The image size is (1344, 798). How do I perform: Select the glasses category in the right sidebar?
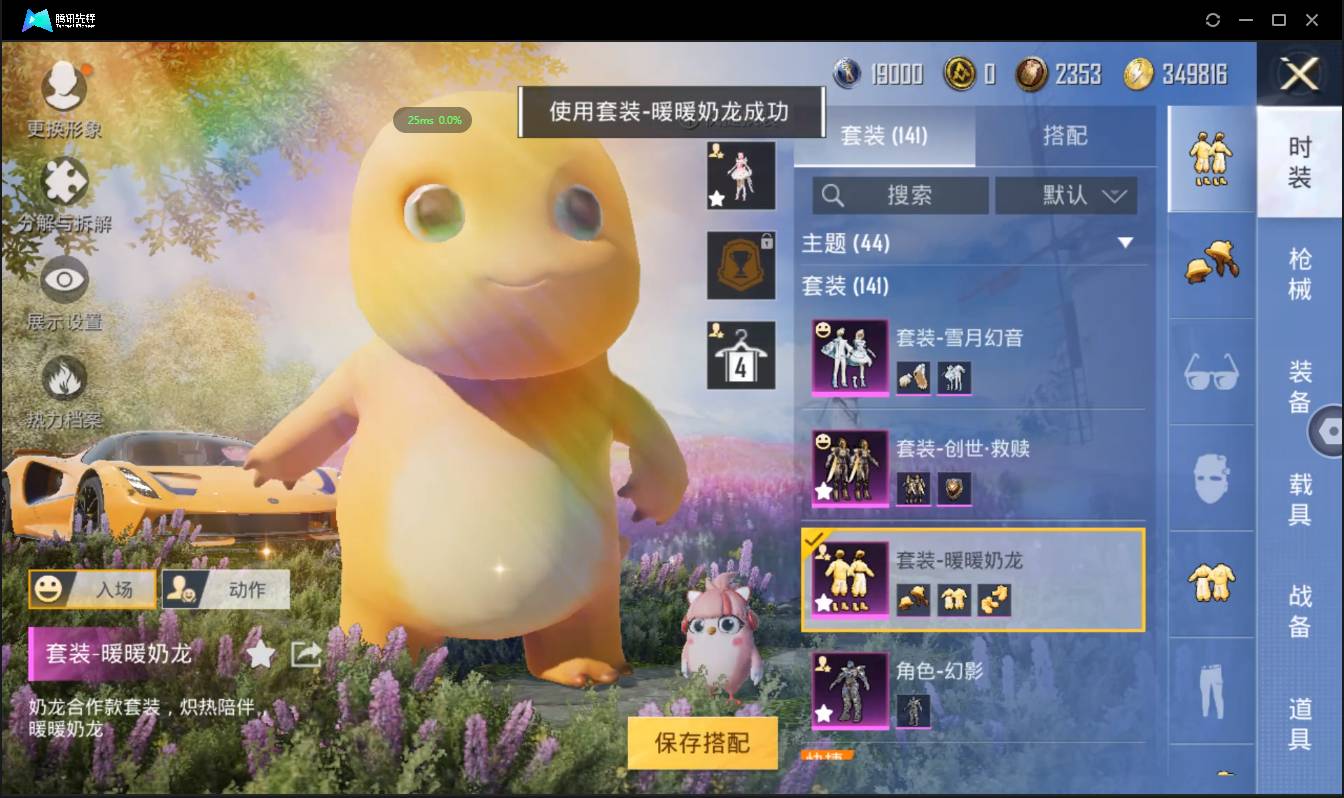click(x=1211, y=372)
